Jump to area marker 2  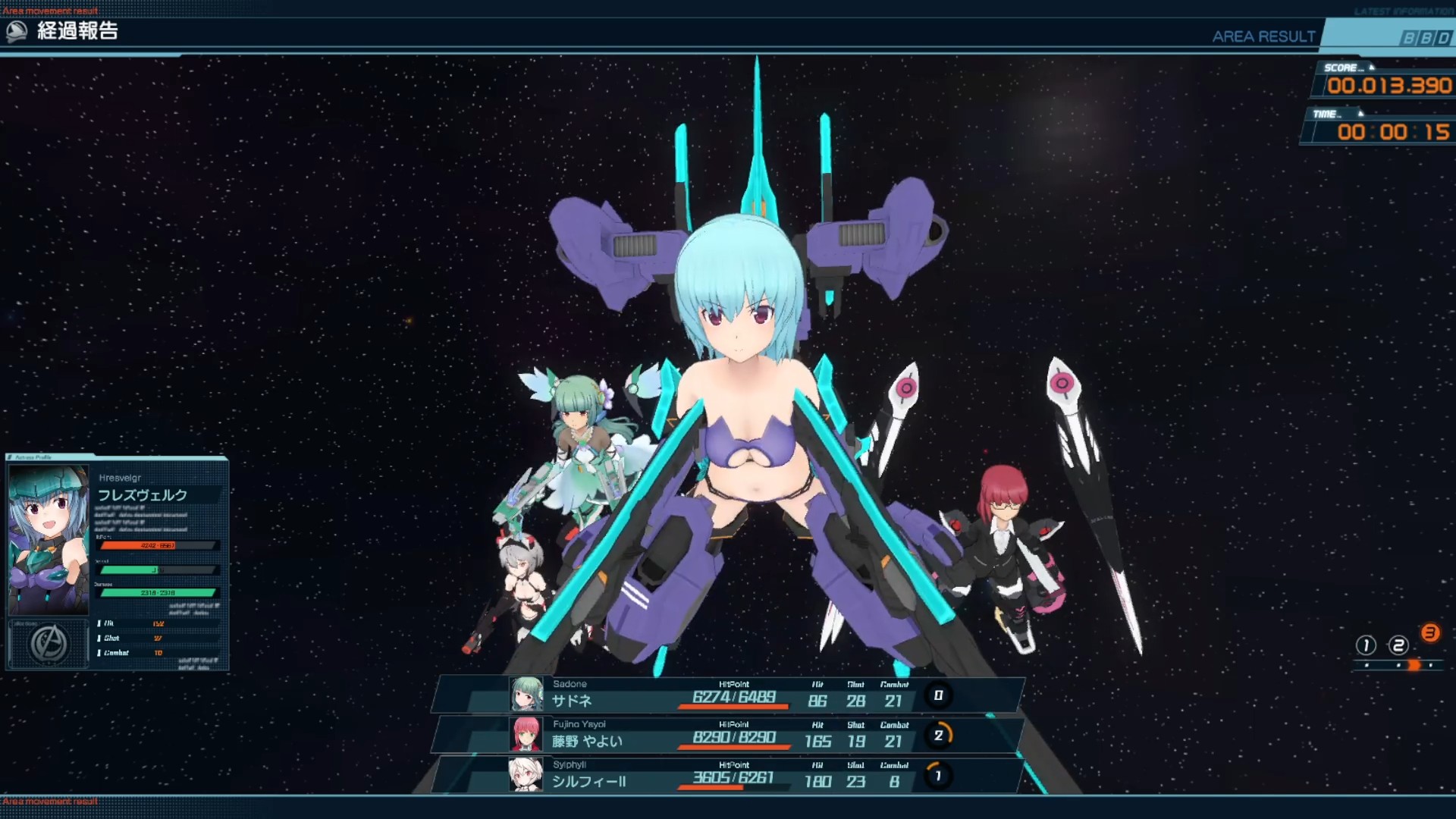1398,645
